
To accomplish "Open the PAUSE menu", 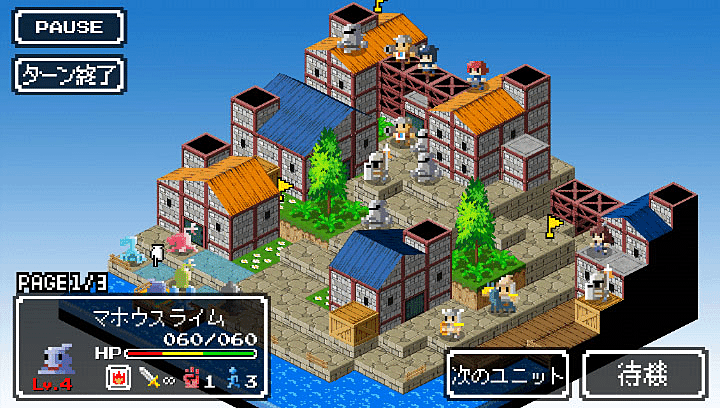I will [x=68, y=27].
